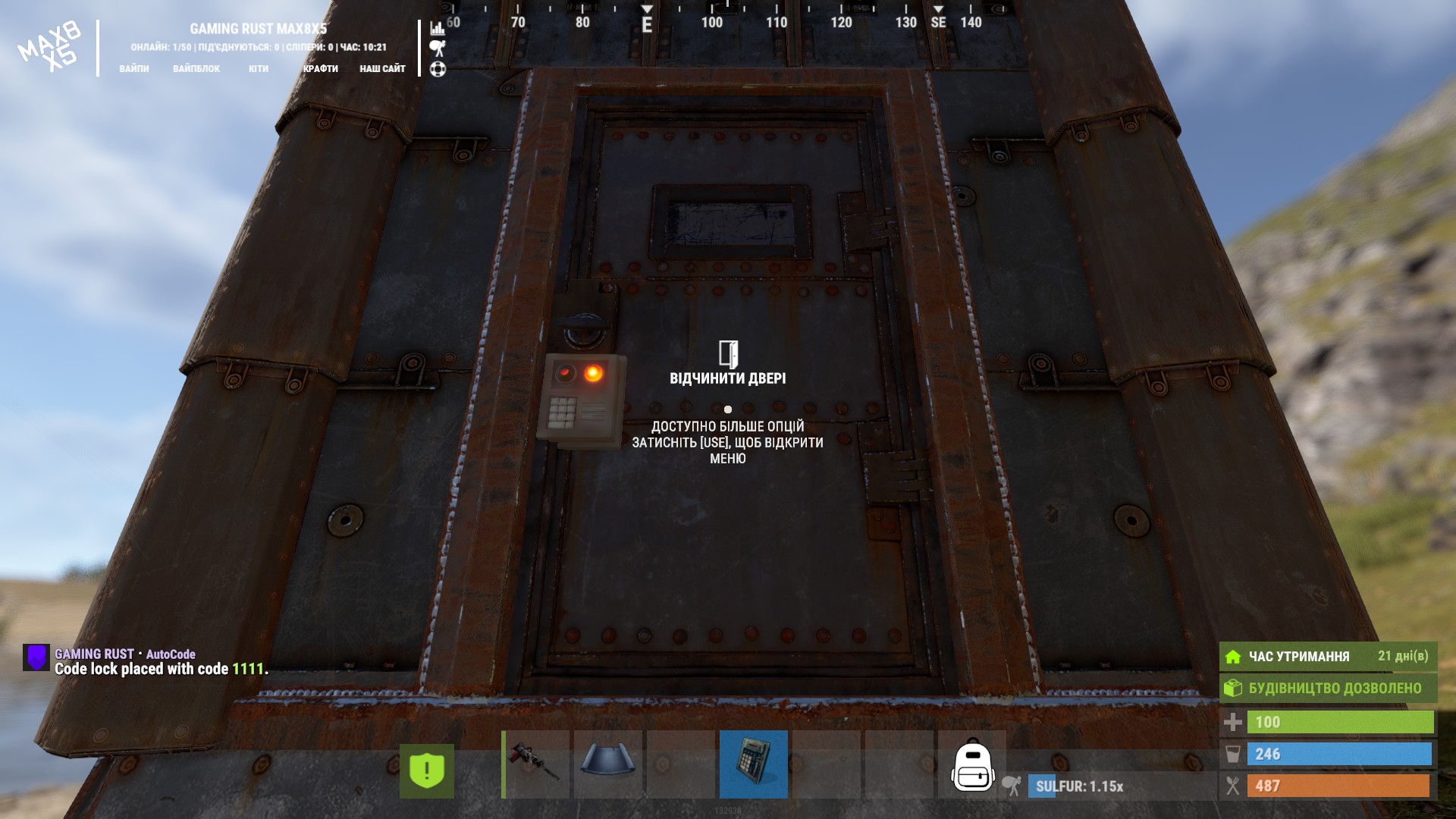Open the ВАЙПИ server info link

tap(134, 69)
